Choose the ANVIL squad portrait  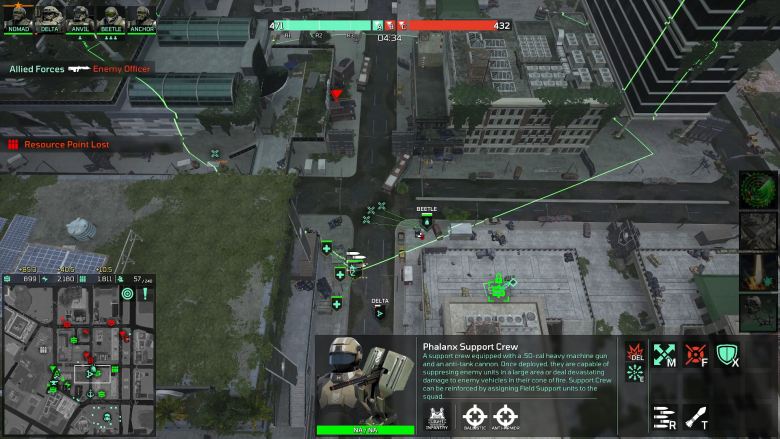(80, 16)
